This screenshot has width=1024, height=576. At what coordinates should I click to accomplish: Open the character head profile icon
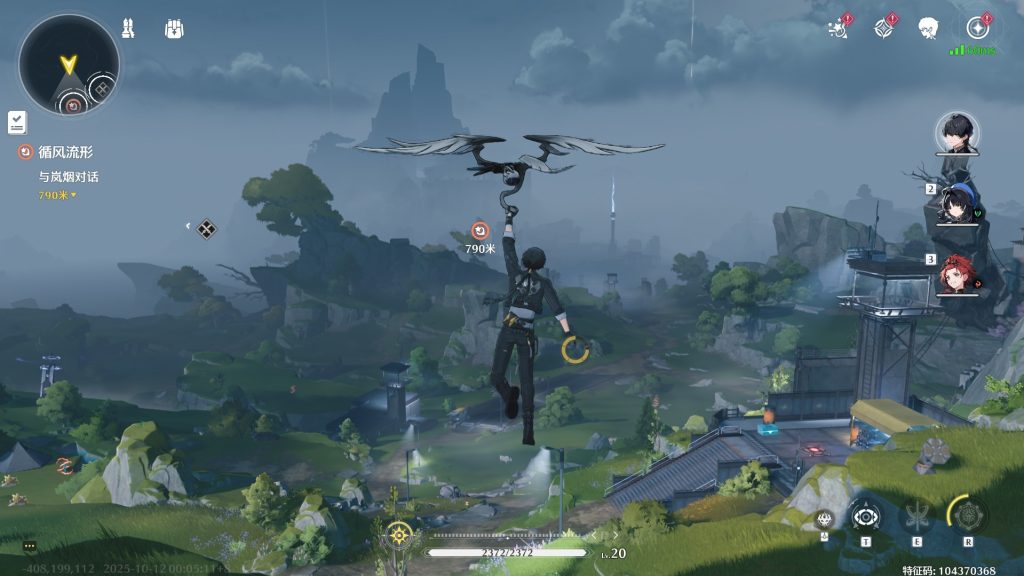tap(928, 28)
